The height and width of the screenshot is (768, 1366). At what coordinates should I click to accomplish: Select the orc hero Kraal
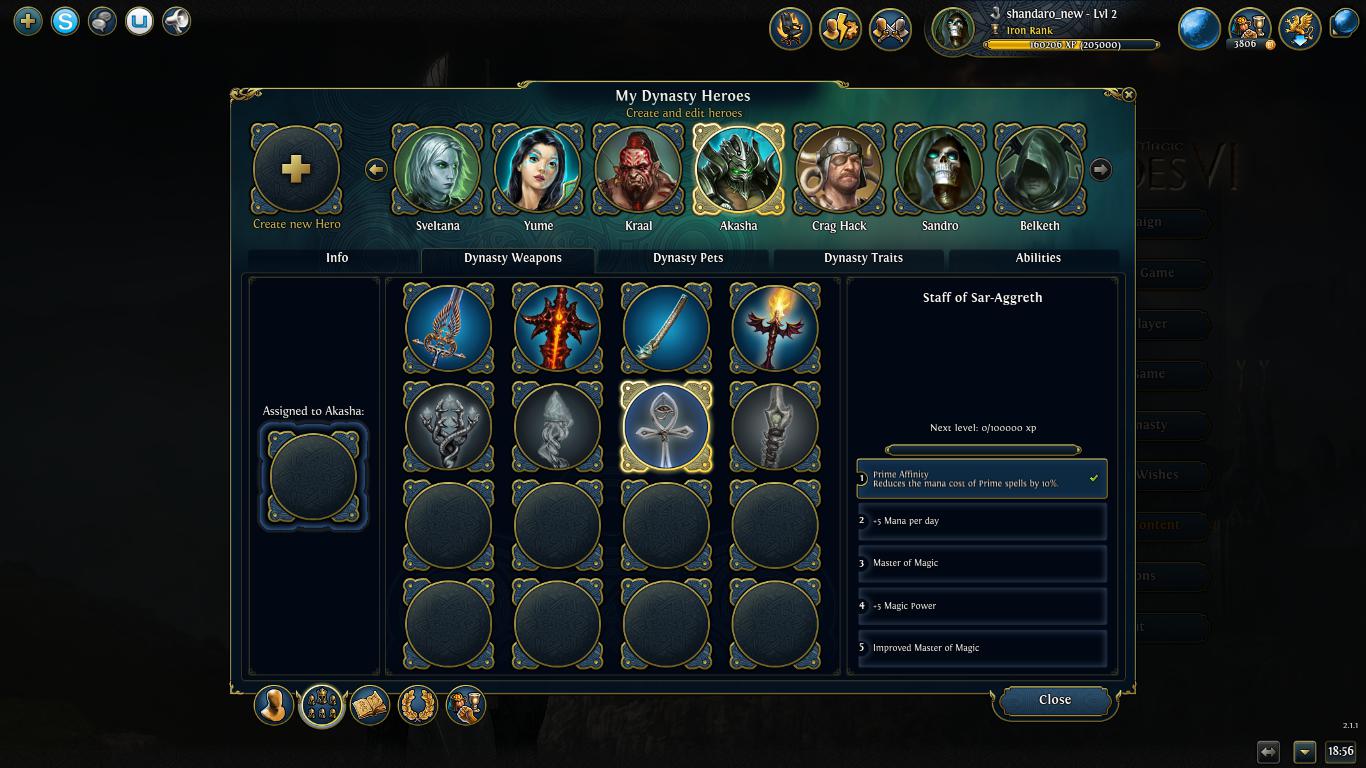(x=638, y=170)
